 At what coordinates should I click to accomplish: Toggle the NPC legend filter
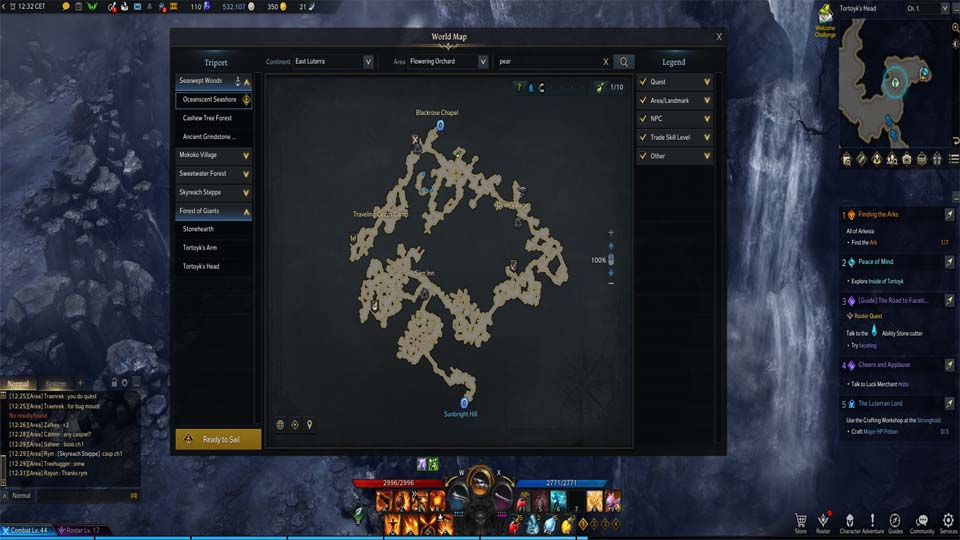click(x=675, y=119)
